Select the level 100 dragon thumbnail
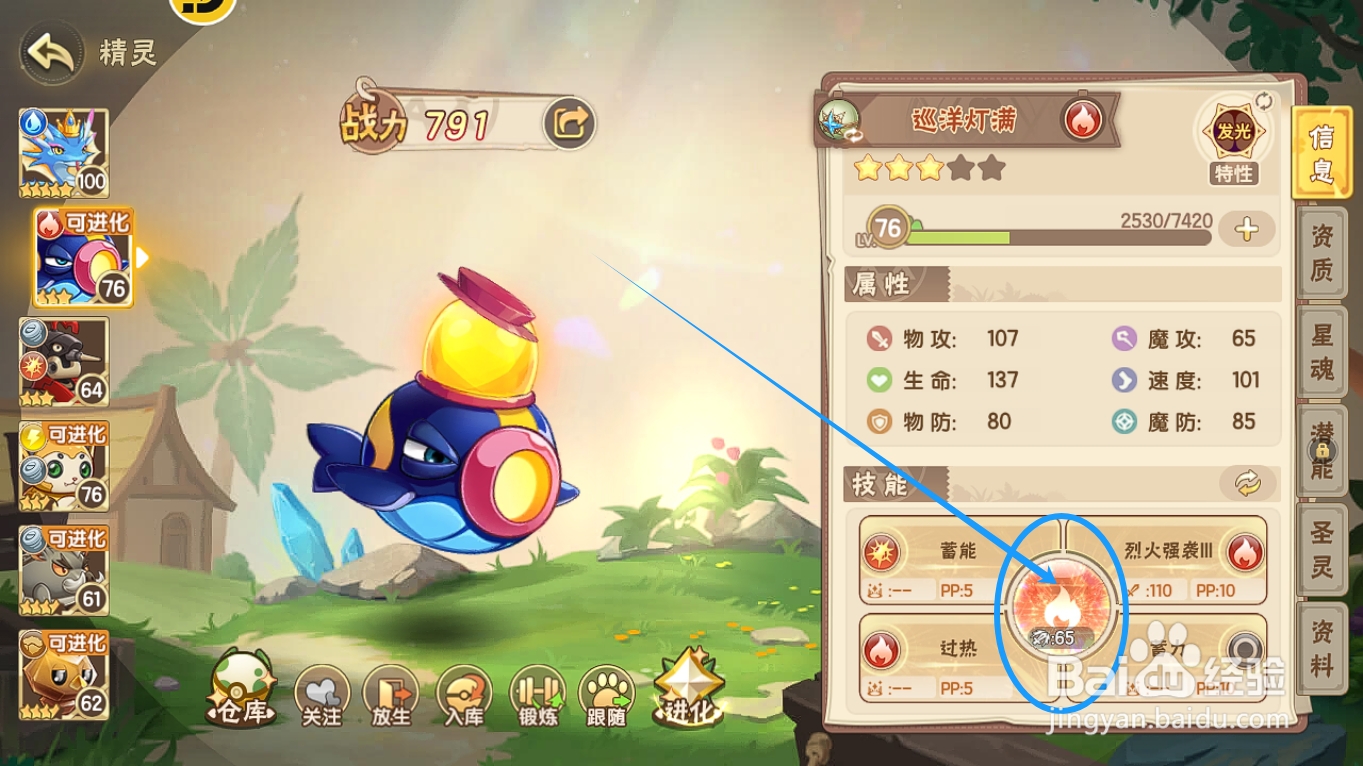This screenshot has width=1363, height=766. (64, 150)
